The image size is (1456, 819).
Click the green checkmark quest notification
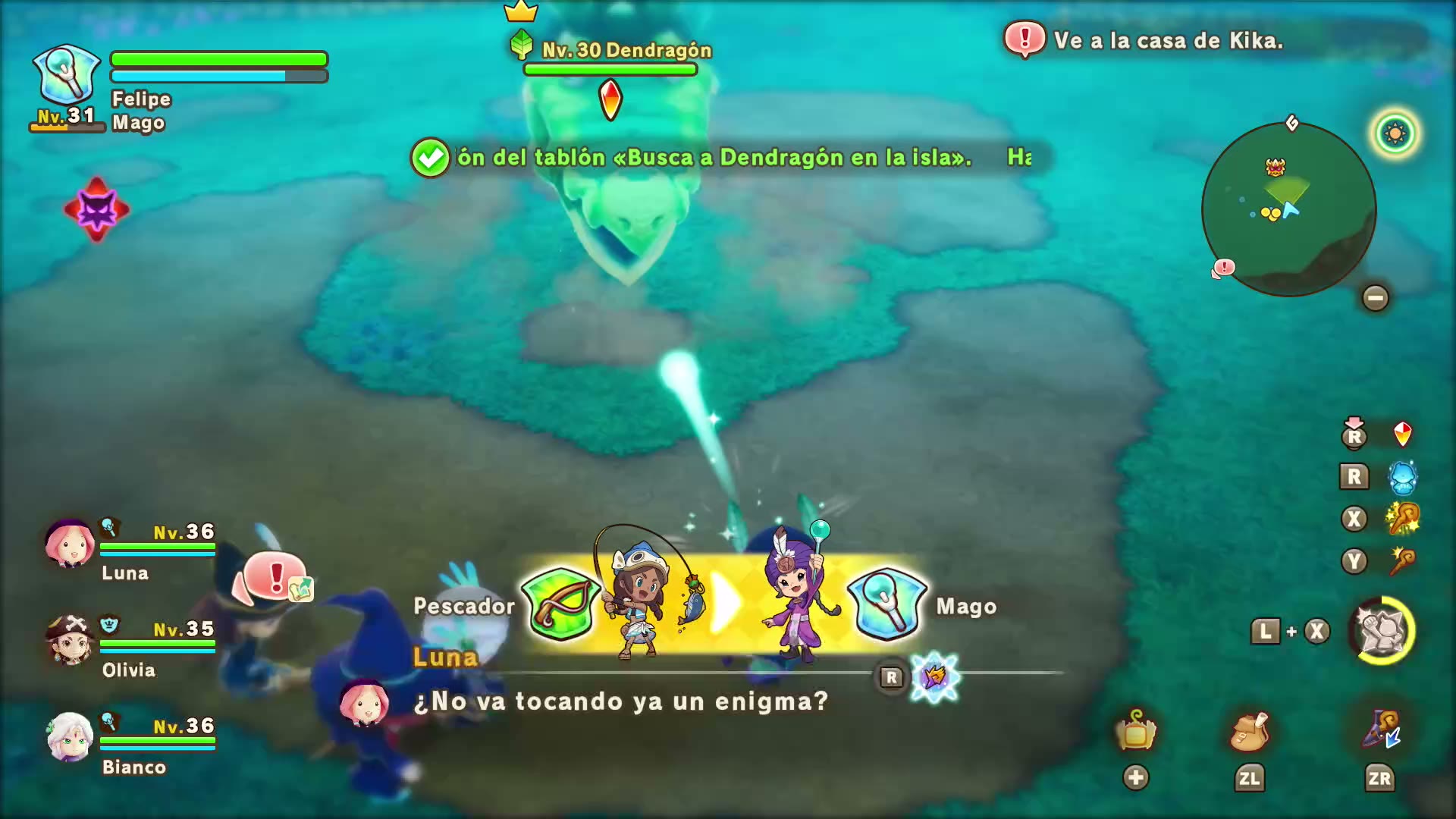coord(430,158)
